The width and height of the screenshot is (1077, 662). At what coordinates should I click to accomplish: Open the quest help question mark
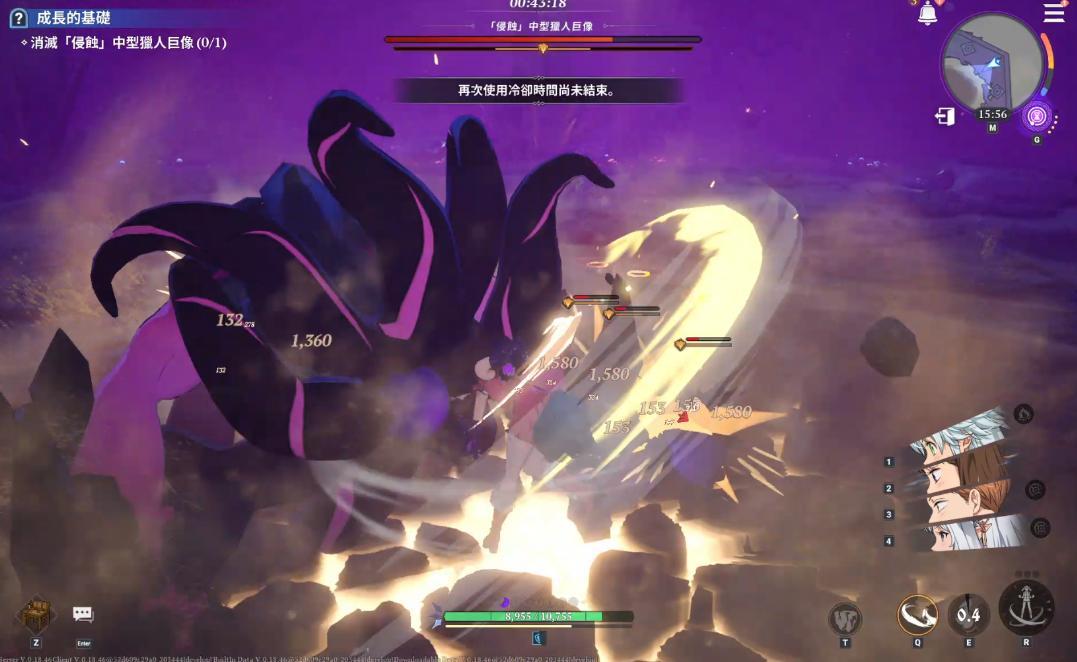(18, 18)
